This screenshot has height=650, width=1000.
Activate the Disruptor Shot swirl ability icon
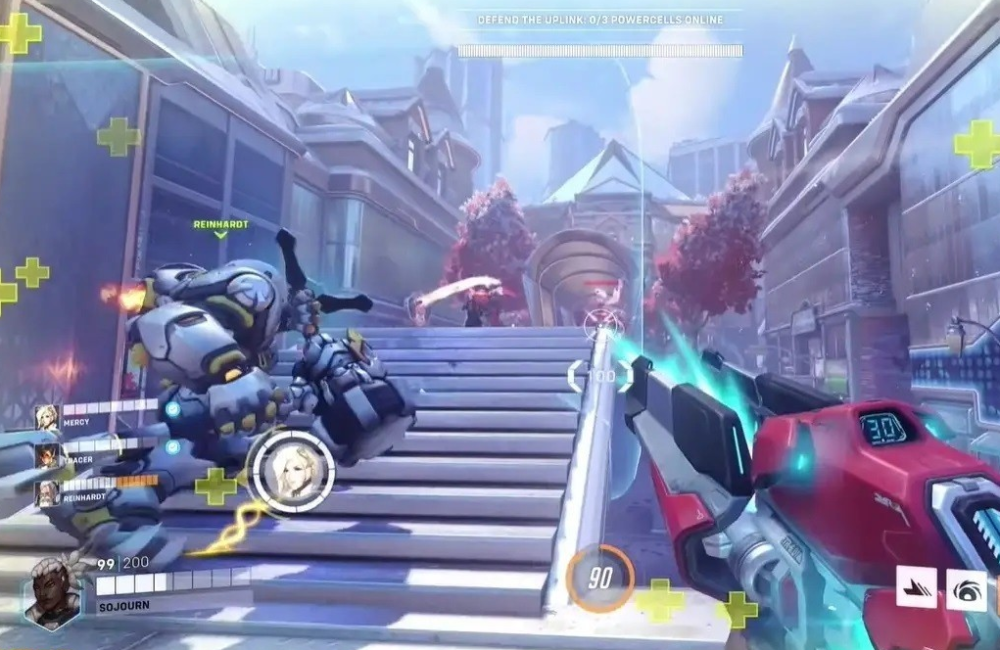click(x=967, y=588)
